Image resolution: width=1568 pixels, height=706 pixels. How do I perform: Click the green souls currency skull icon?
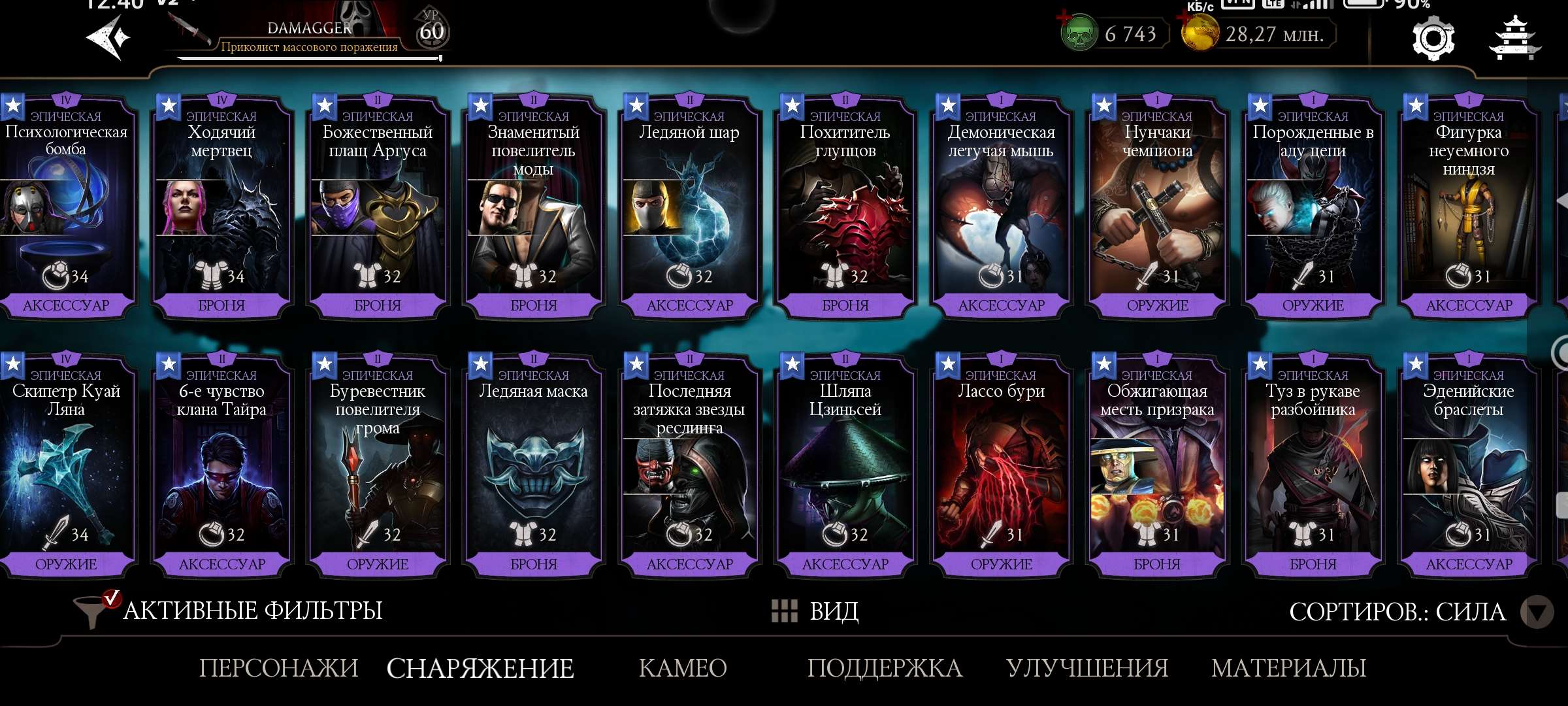pos(1079,34)
